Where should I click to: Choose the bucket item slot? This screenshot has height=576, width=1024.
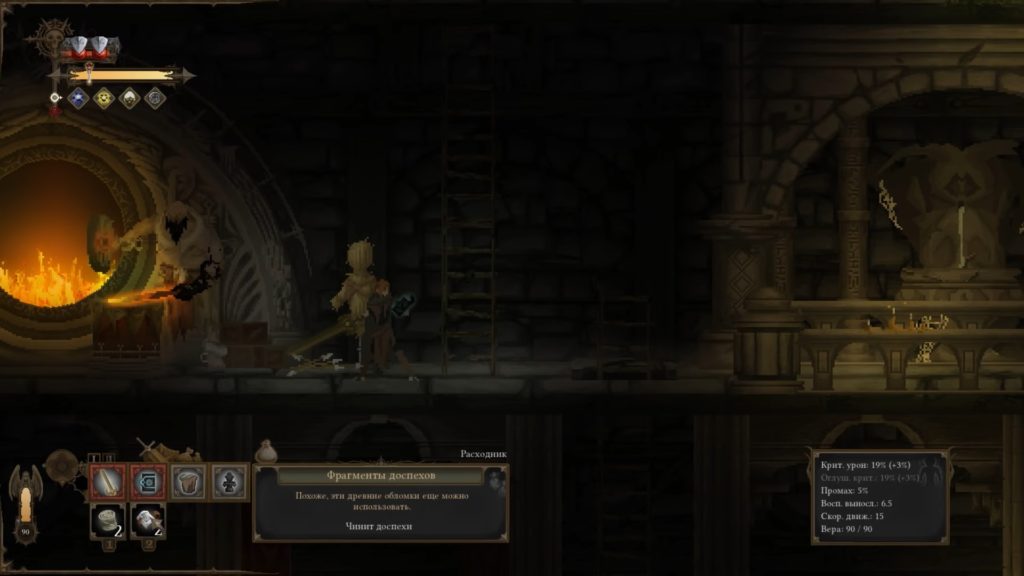coord(189,482)
